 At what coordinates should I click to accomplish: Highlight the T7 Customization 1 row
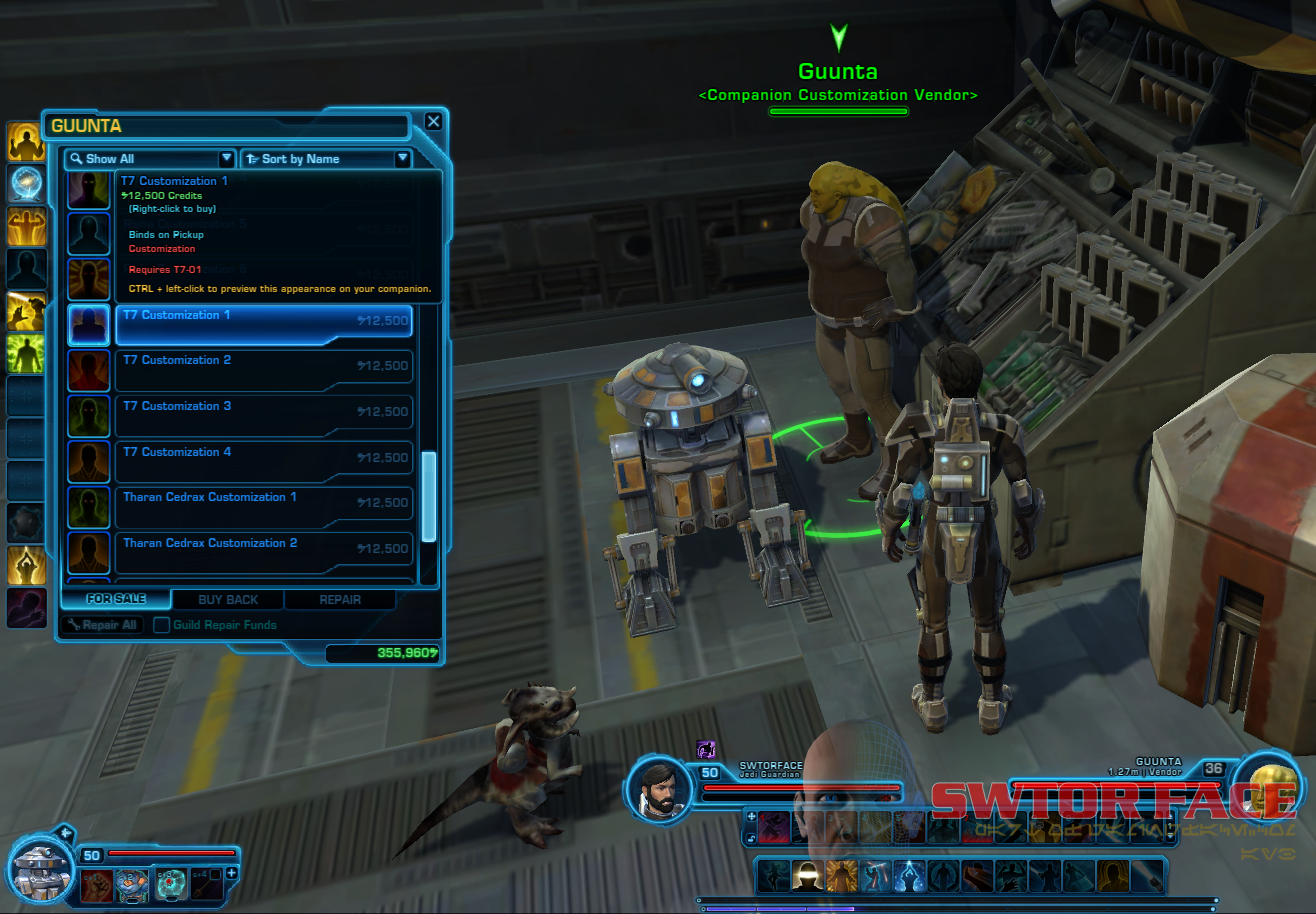264,322
